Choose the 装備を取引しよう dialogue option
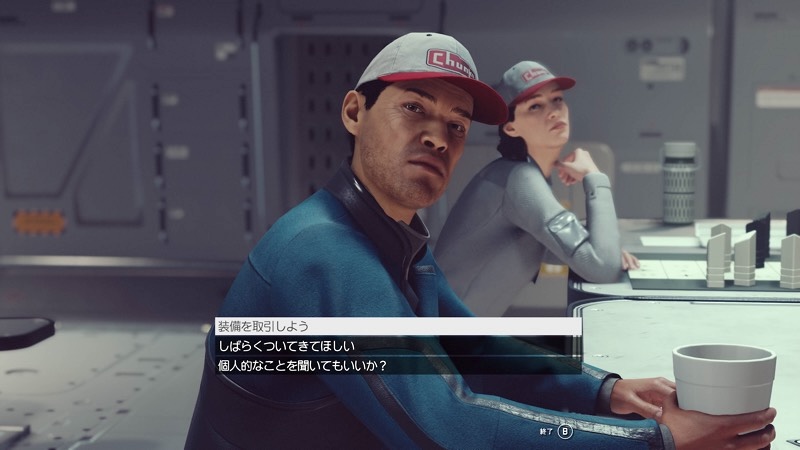800x450 pixels. pos(265,326)
